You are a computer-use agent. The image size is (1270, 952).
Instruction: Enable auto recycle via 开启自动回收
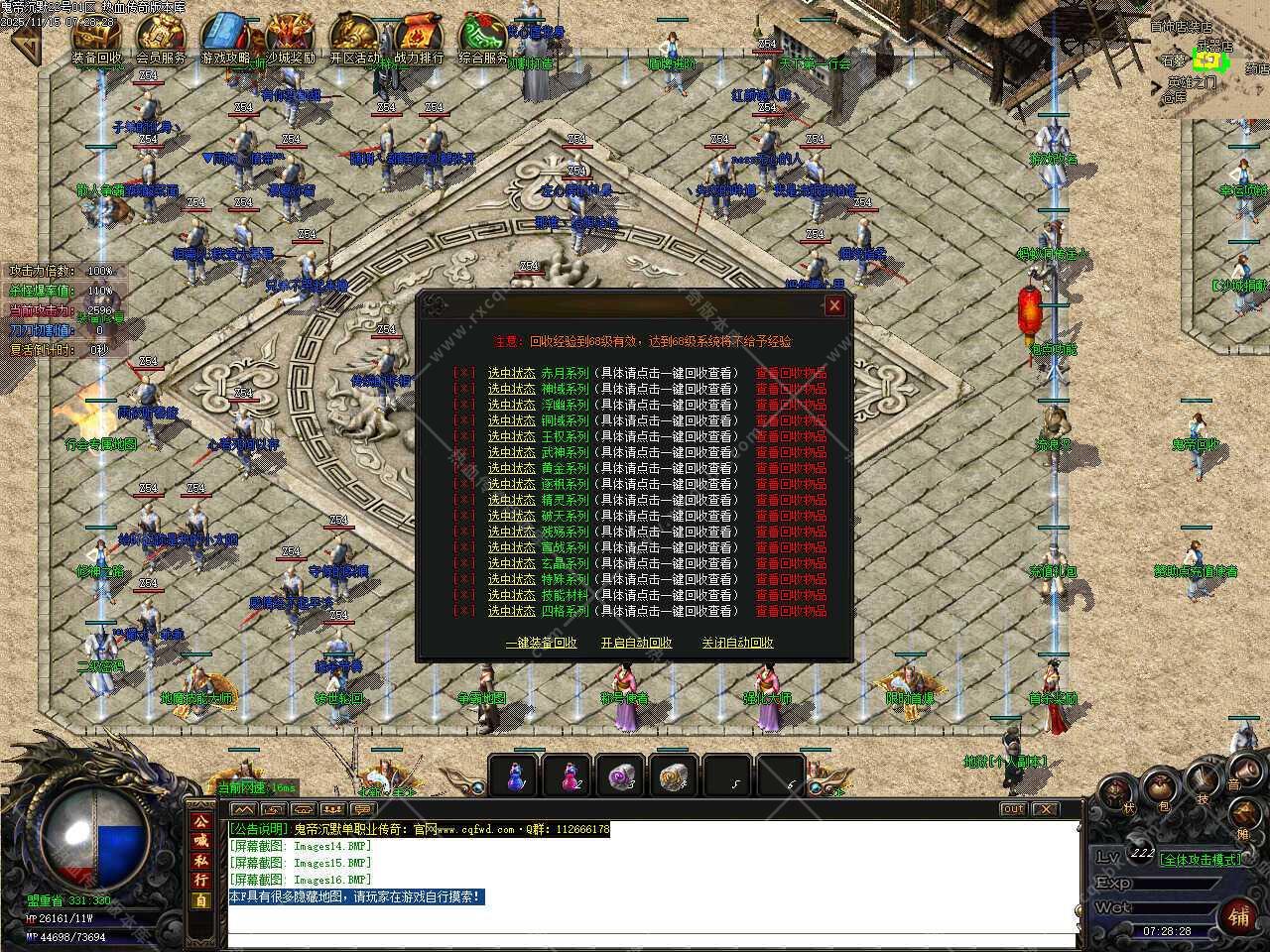point(636,643)
